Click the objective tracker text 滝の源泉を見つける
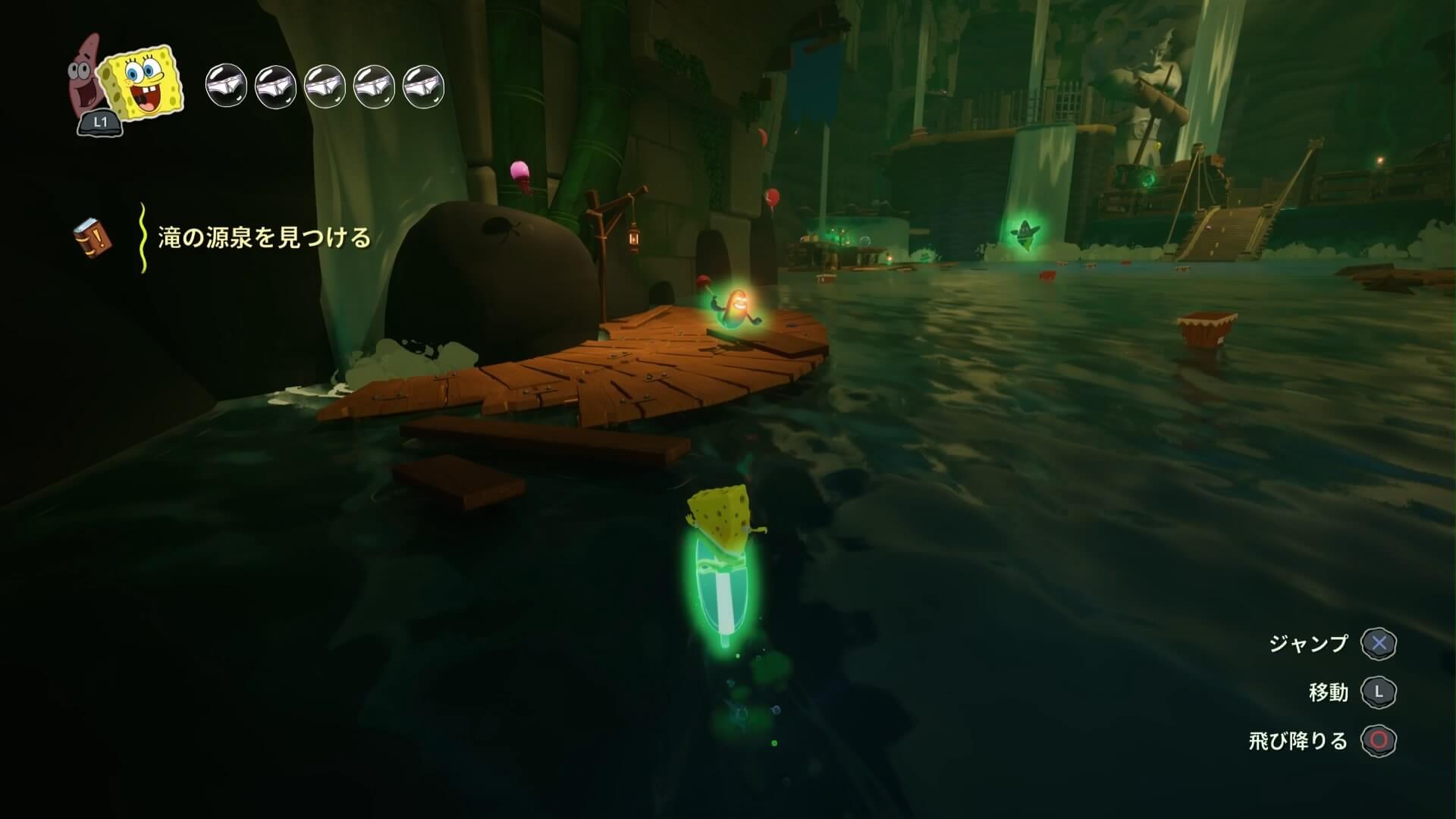 click(x=264, y=238)
